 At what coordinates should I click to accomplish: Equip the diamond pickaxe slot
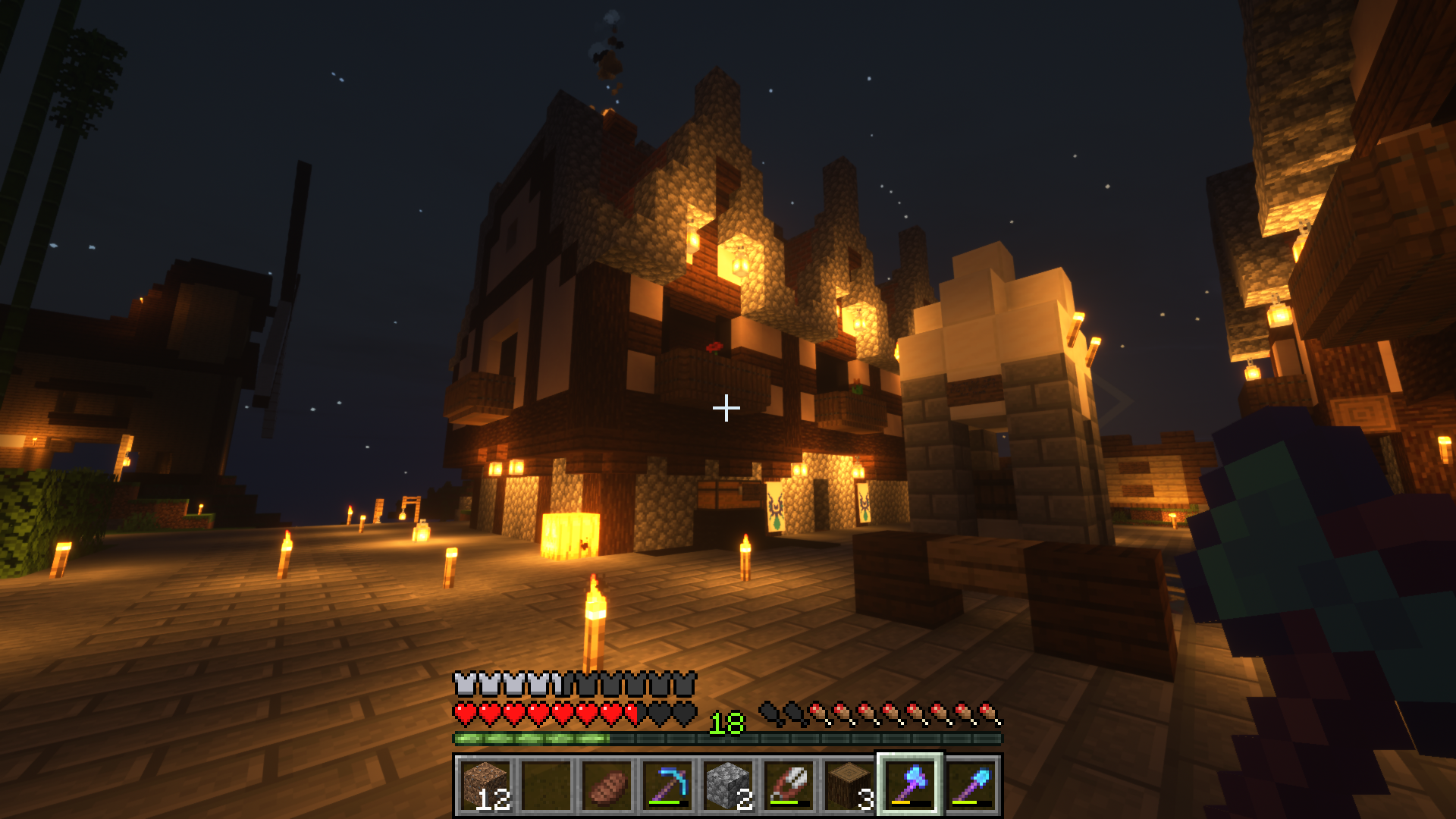(x=667, y=785)
